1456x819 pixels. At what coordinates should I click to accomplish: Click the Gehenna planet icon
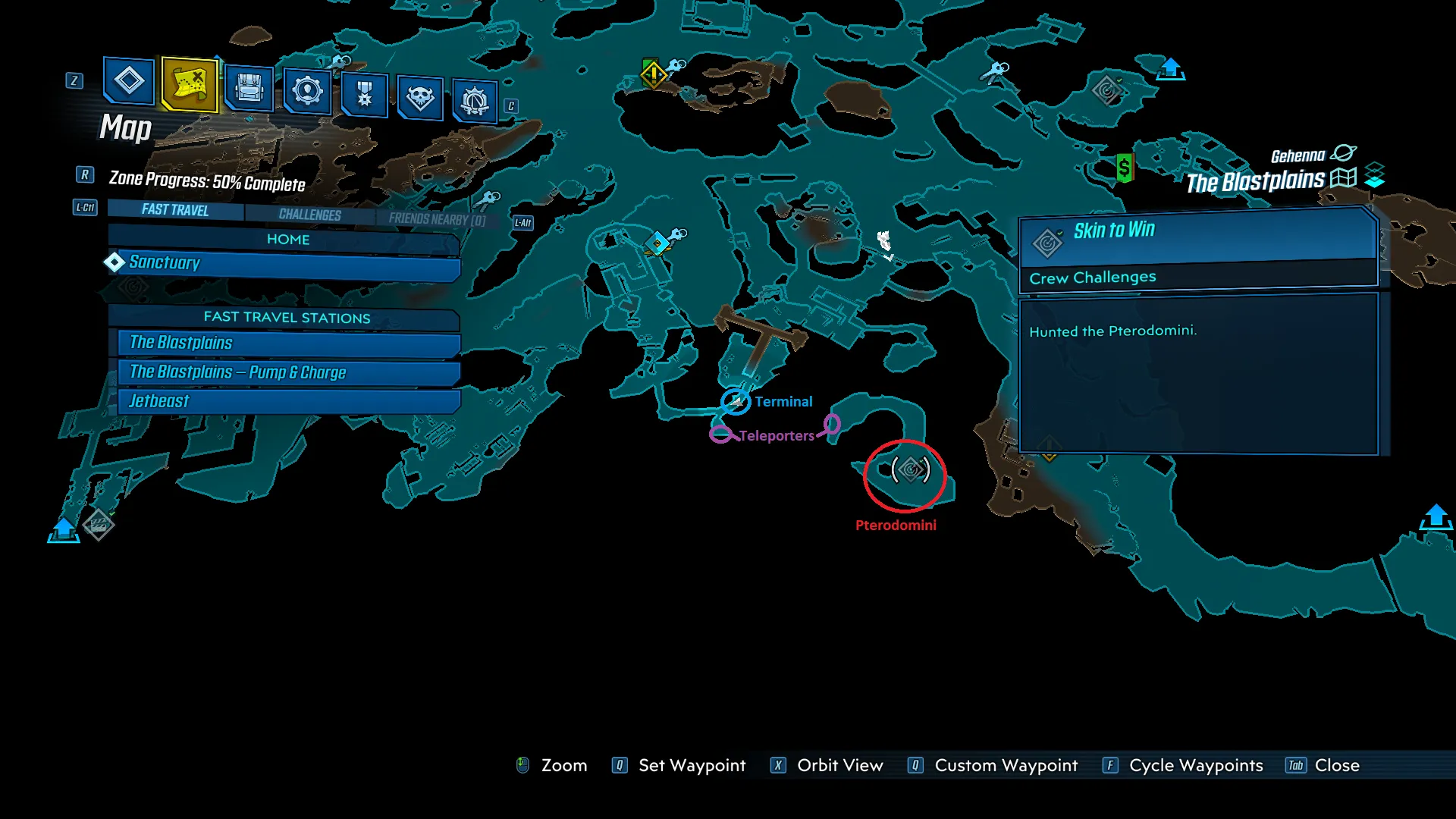point(1343,153)
